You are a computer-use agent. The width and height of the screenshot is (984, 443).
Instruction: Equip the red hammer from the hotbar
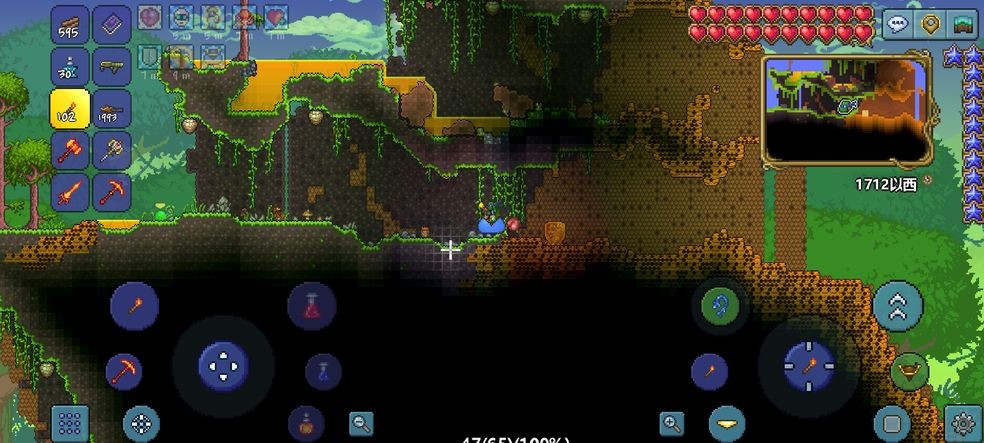(69, 150)
